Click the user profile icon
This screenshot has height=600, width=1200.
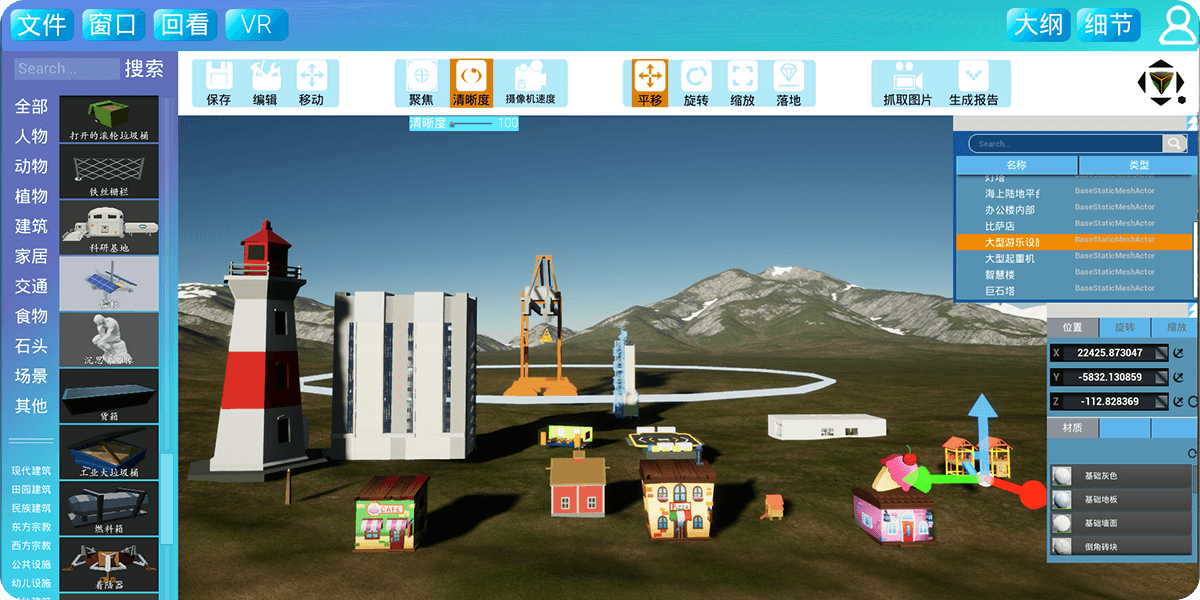pos(1176,26)
